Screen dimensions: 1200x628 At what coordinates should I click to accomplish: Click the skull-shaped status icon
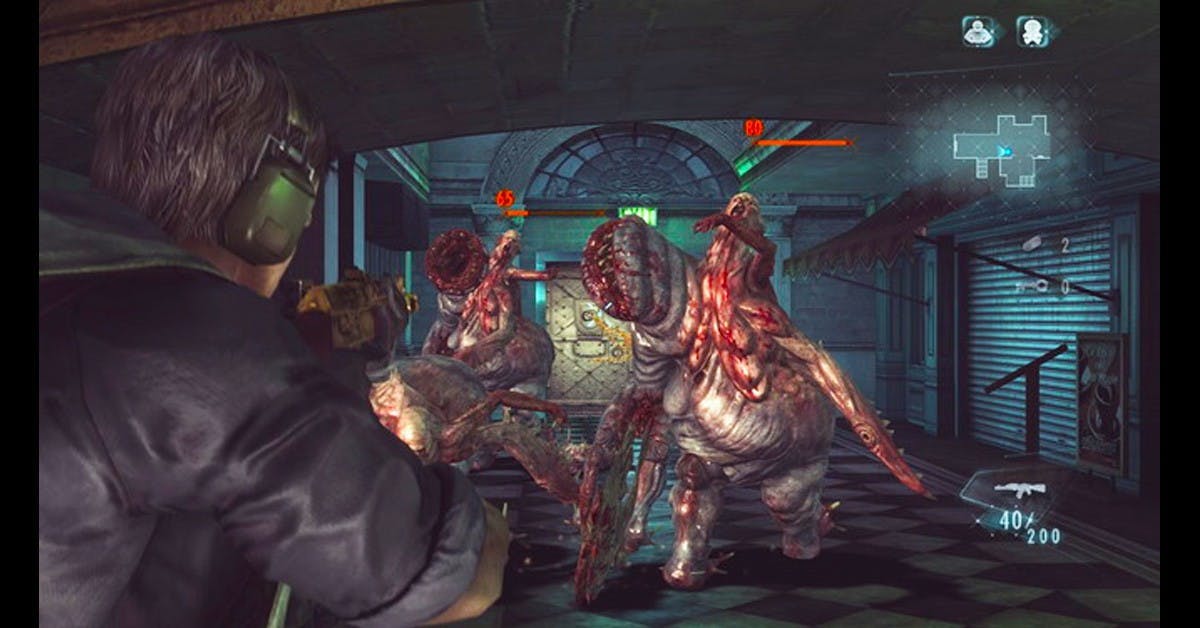[x=1032, y=32]
